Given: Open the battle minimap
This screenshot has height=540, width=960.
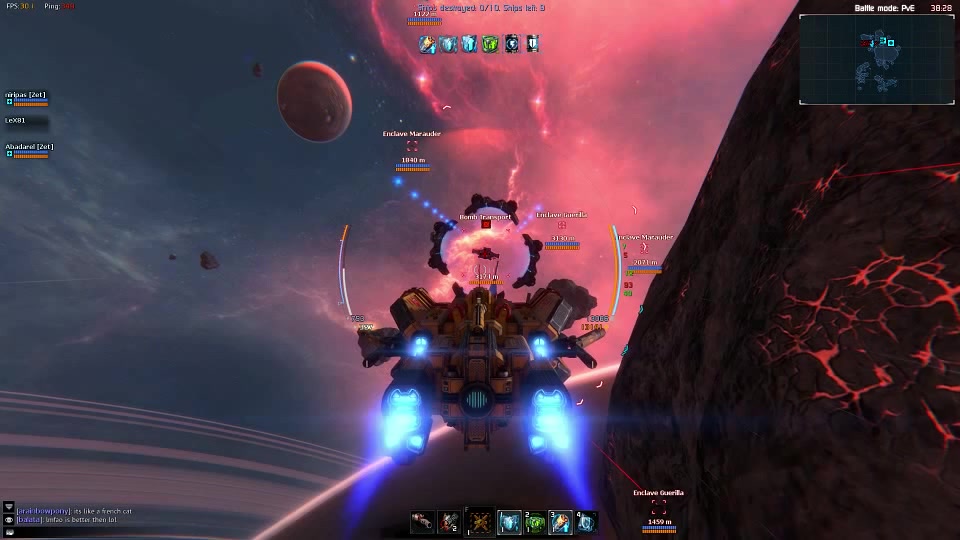Looking at the screenshot, I should tap(876, 59).
